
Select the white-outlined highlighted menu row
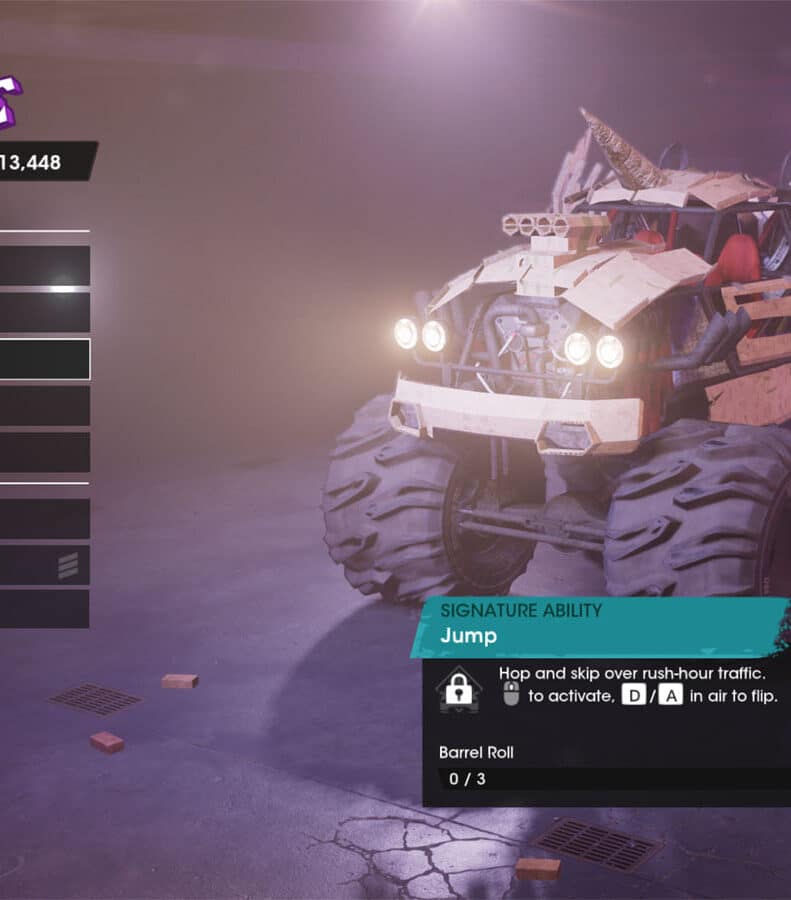tap(45, 359)
